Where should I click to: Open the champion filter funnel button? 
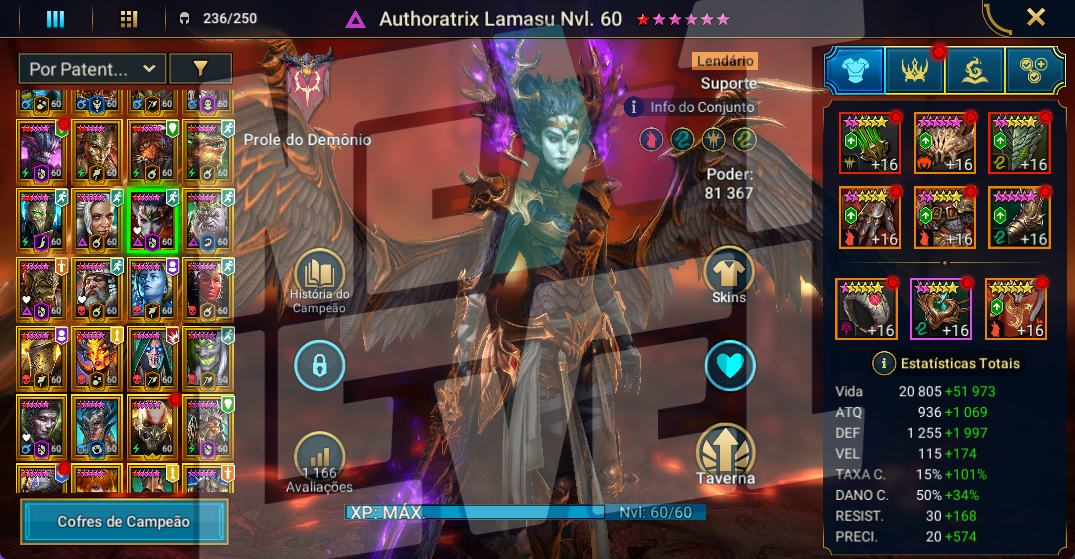(200, 69)
